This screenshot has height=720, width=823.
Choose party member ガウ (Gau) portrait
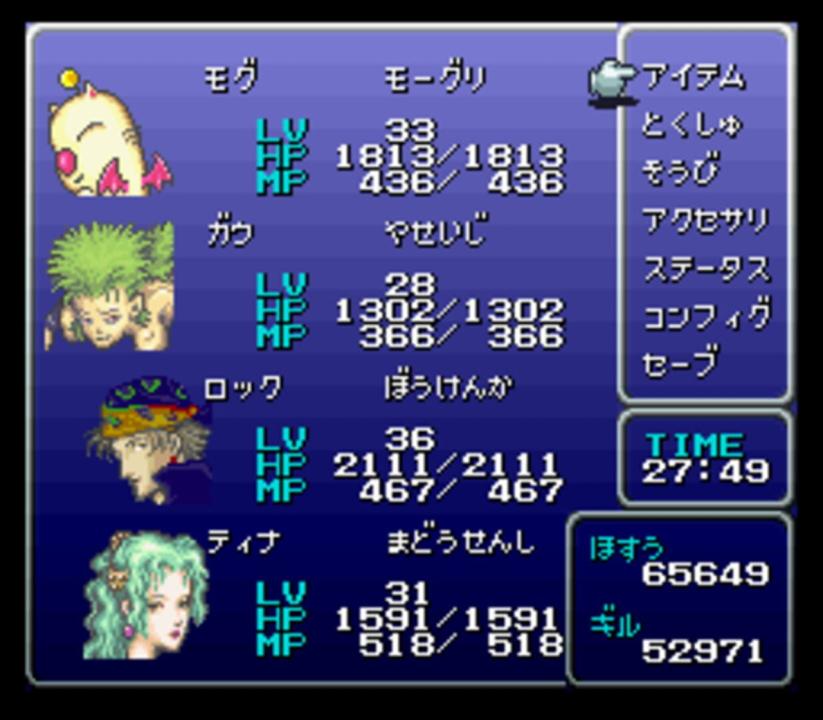point(108,288)
